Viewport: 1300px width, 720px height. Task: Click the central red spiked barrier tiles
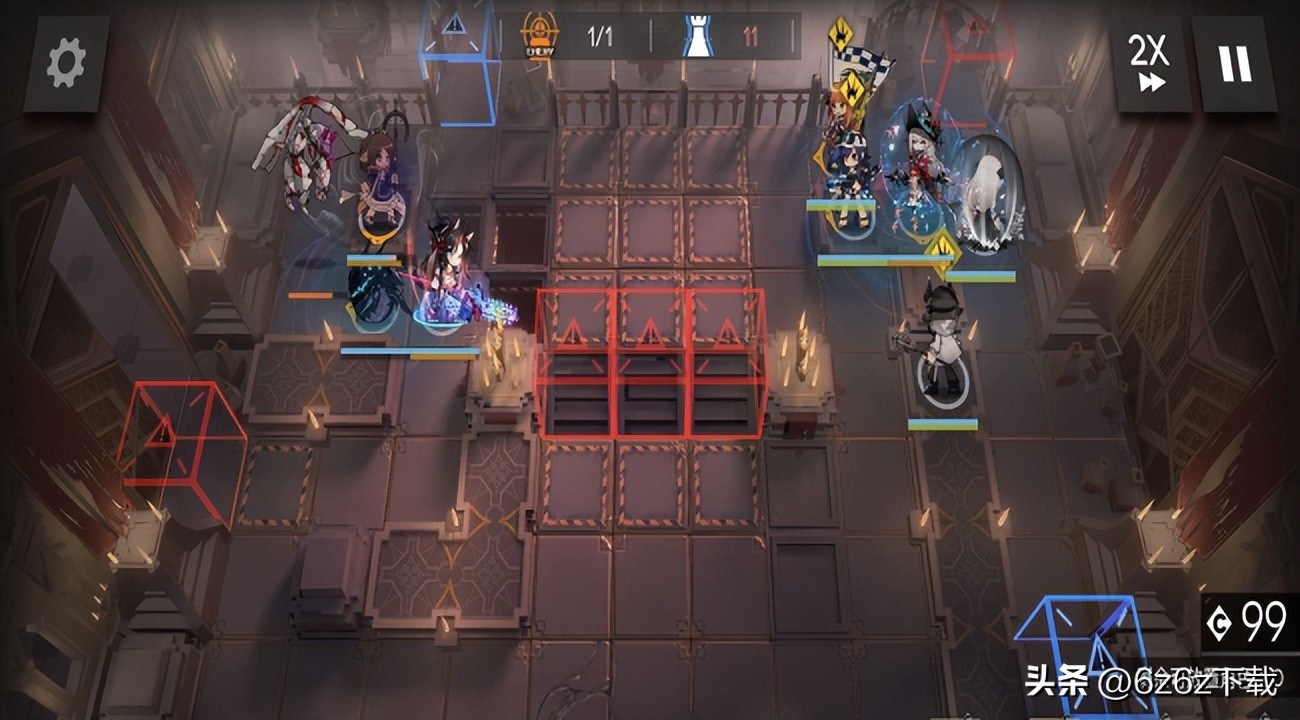tap(650, 360)
